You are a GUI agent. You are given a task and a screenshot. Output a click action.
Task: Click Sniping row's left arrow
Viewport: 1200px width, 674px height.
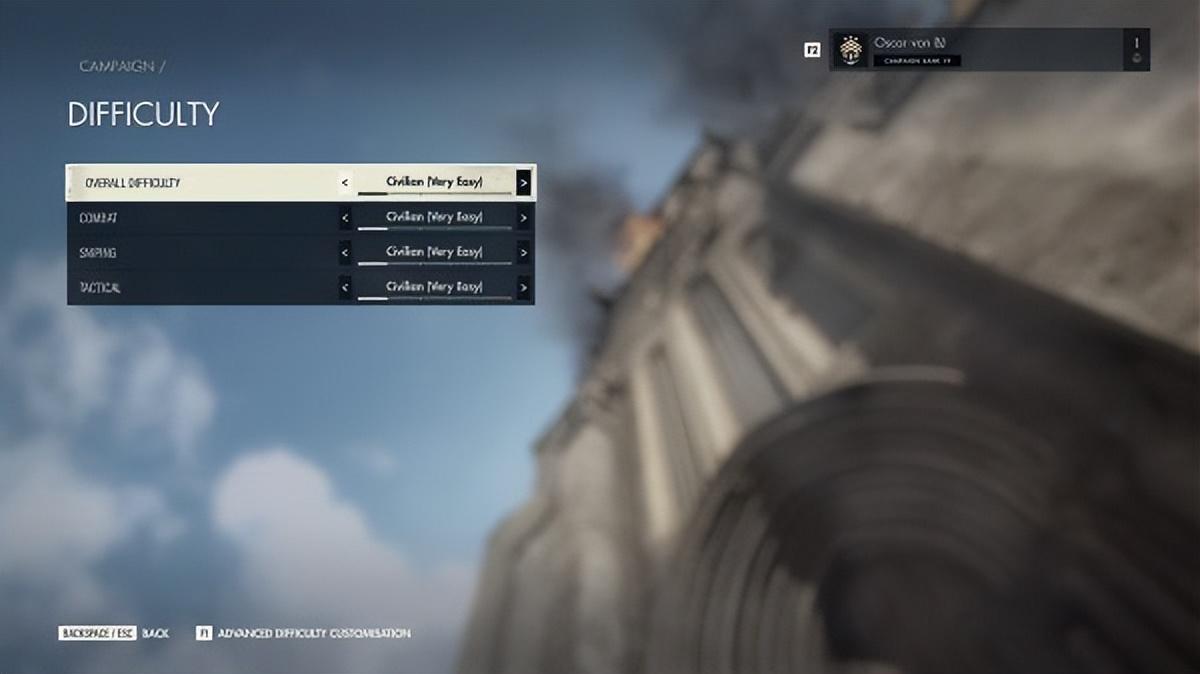tap(345, 253)
